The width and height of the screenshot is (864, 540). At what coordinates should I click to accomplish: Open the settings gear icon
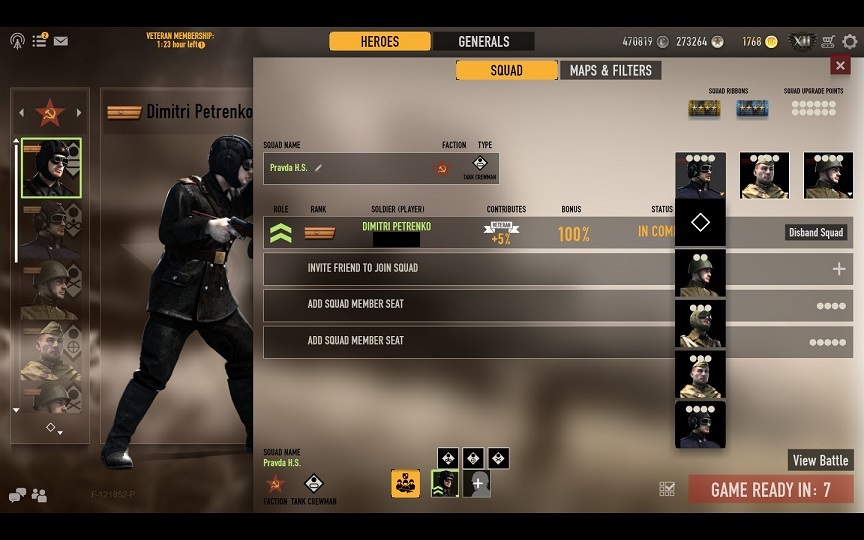[x=850, y=41]
